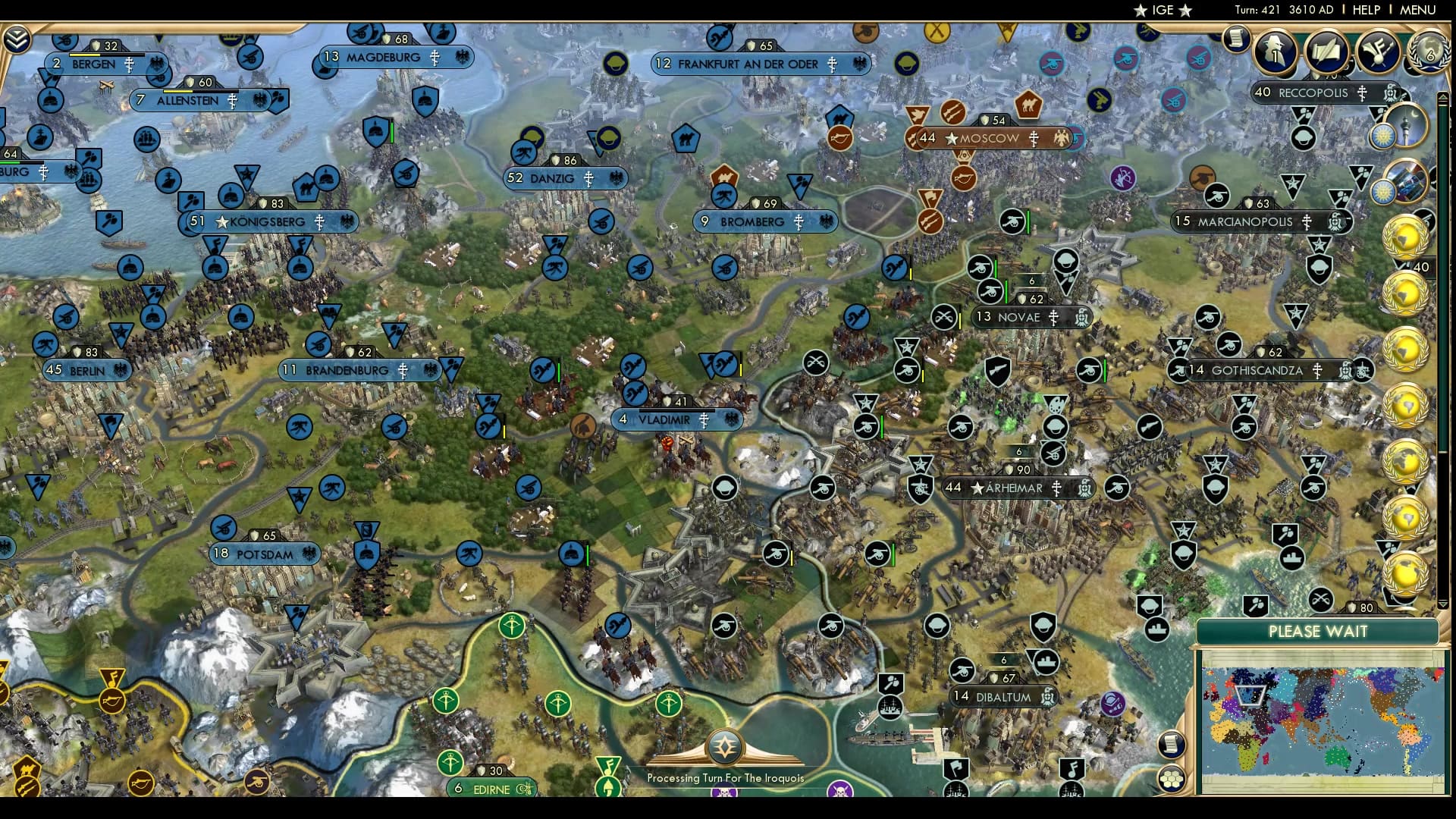The width and height of the screenshot is (1456, 819).
Task: Open the culture overview brush icon
Action: pyautogui.click(x=1379, y=53)
